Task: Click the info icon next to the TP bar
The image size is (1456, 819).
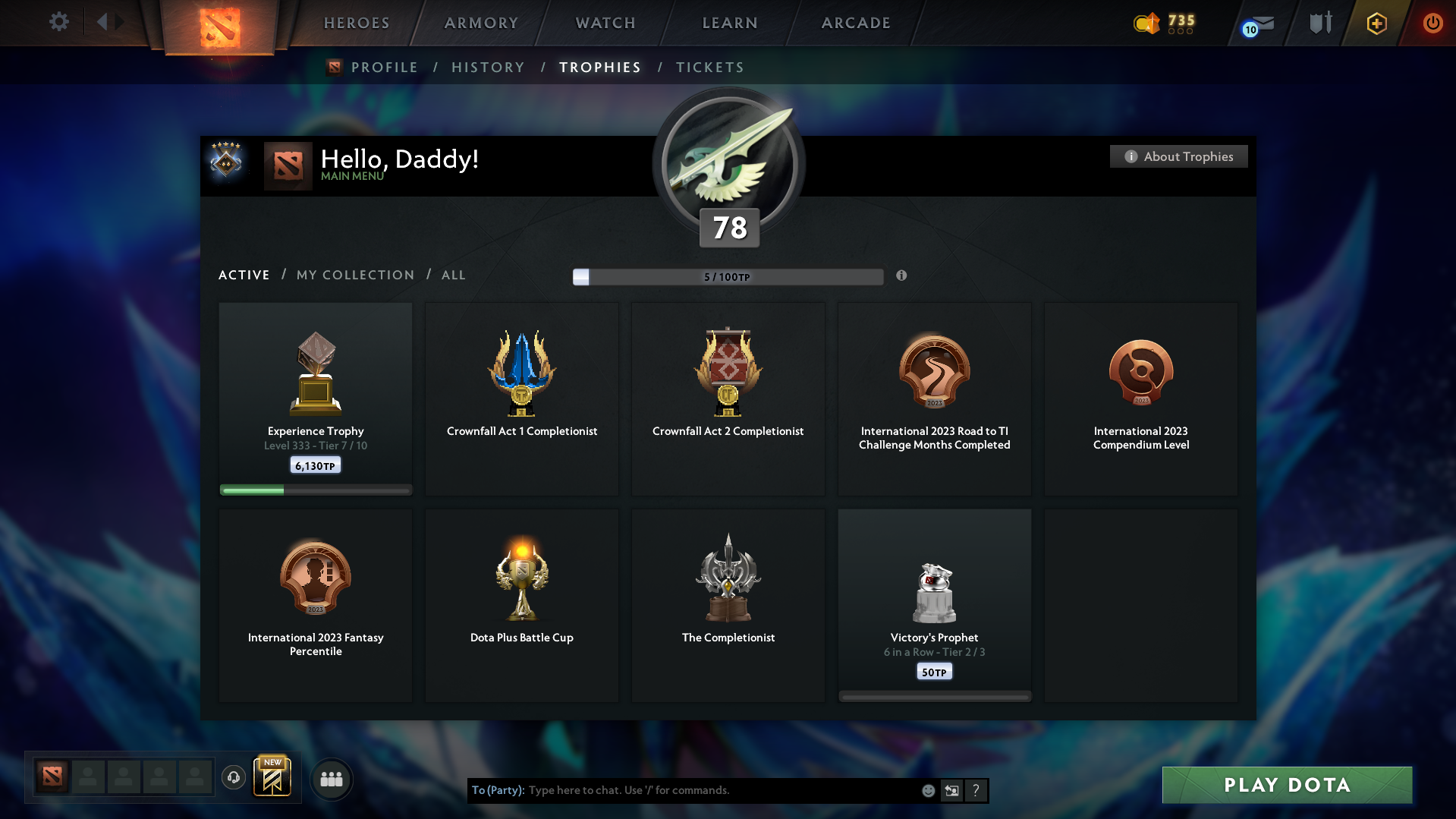Action: [x=902, y=276]
